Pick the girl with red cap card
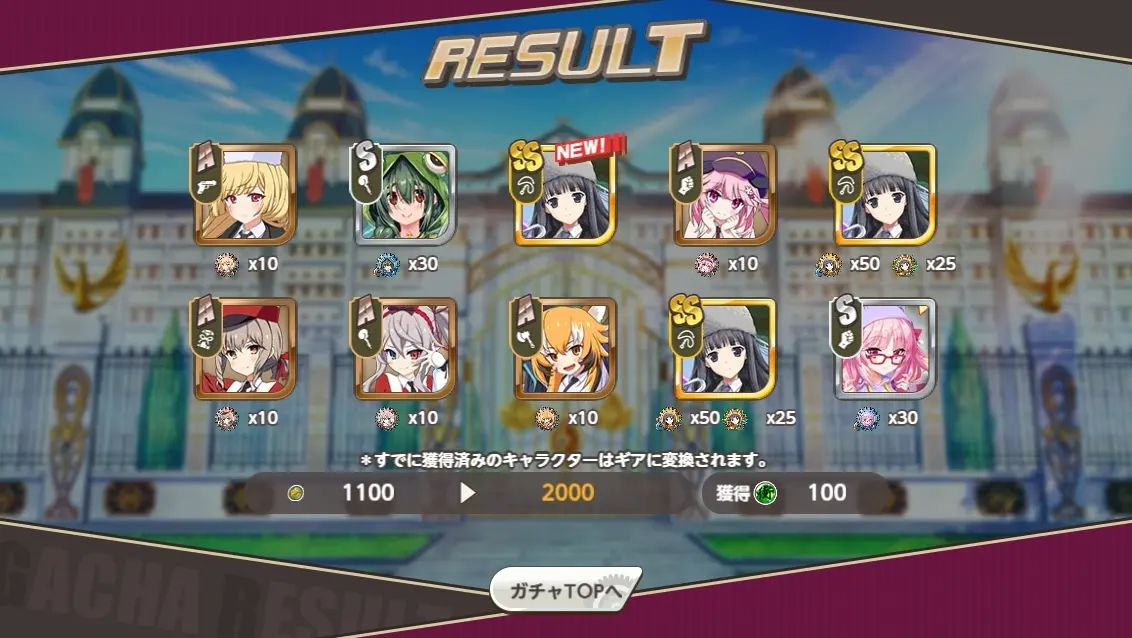The width and height of the screenshot is (1132, 638). coord(244,350)
